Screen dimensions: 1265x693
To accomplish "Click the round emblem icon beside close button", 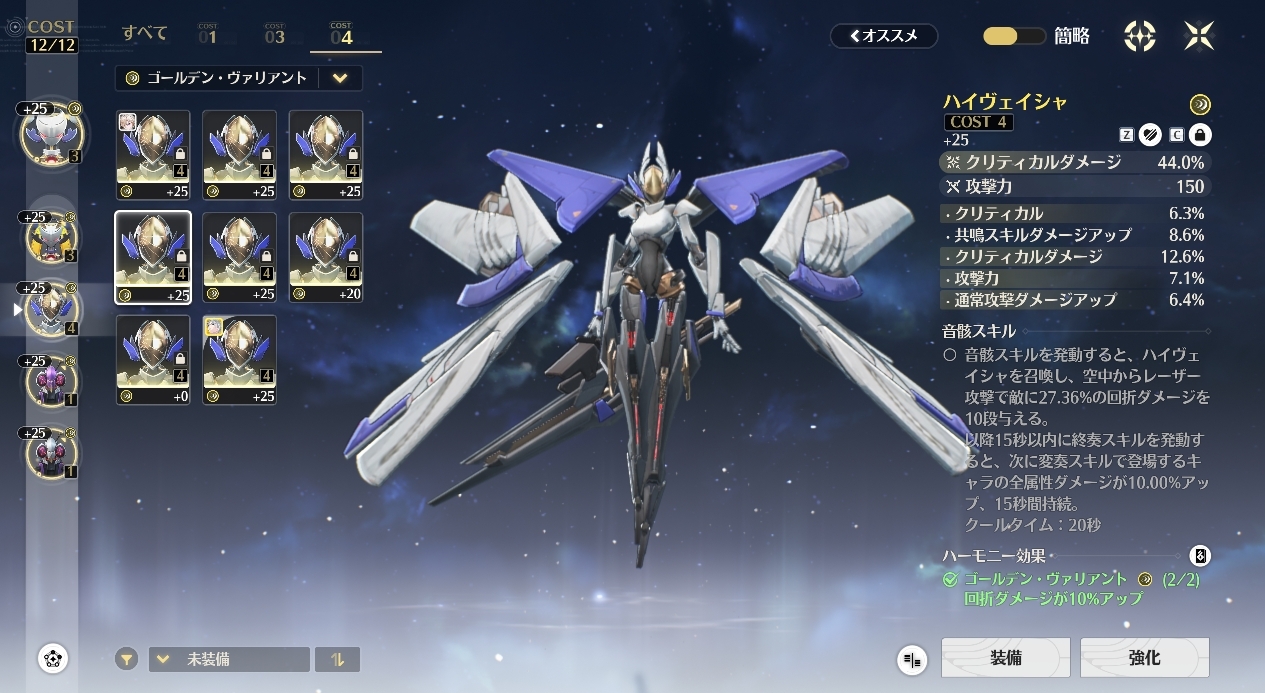I will [x=1140, y=36].
